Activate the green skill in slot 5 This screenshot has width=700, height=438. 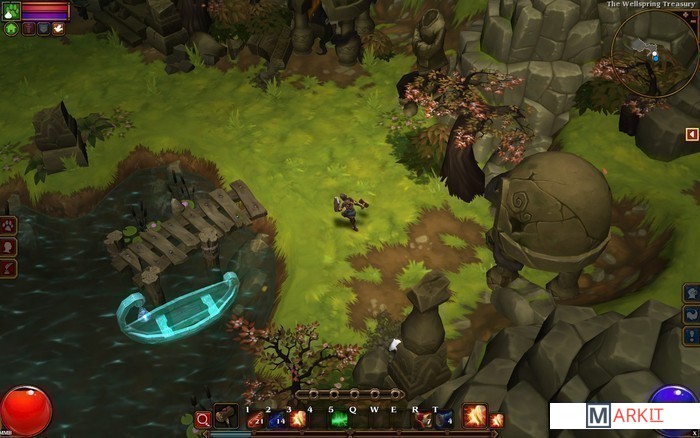click(x=340, y=420)
